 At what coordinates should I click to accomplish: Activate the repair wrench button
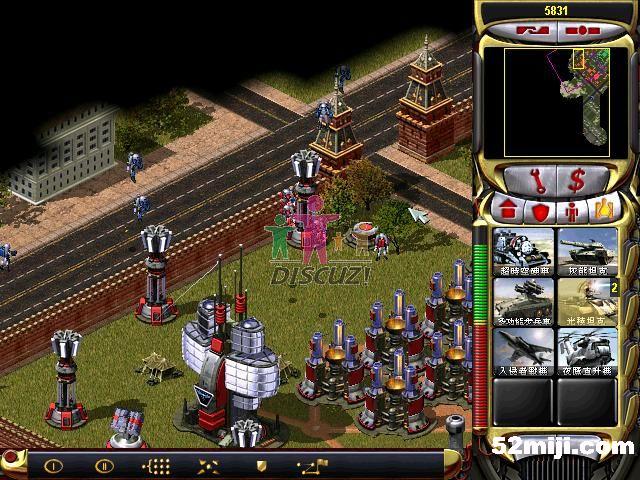538,181
